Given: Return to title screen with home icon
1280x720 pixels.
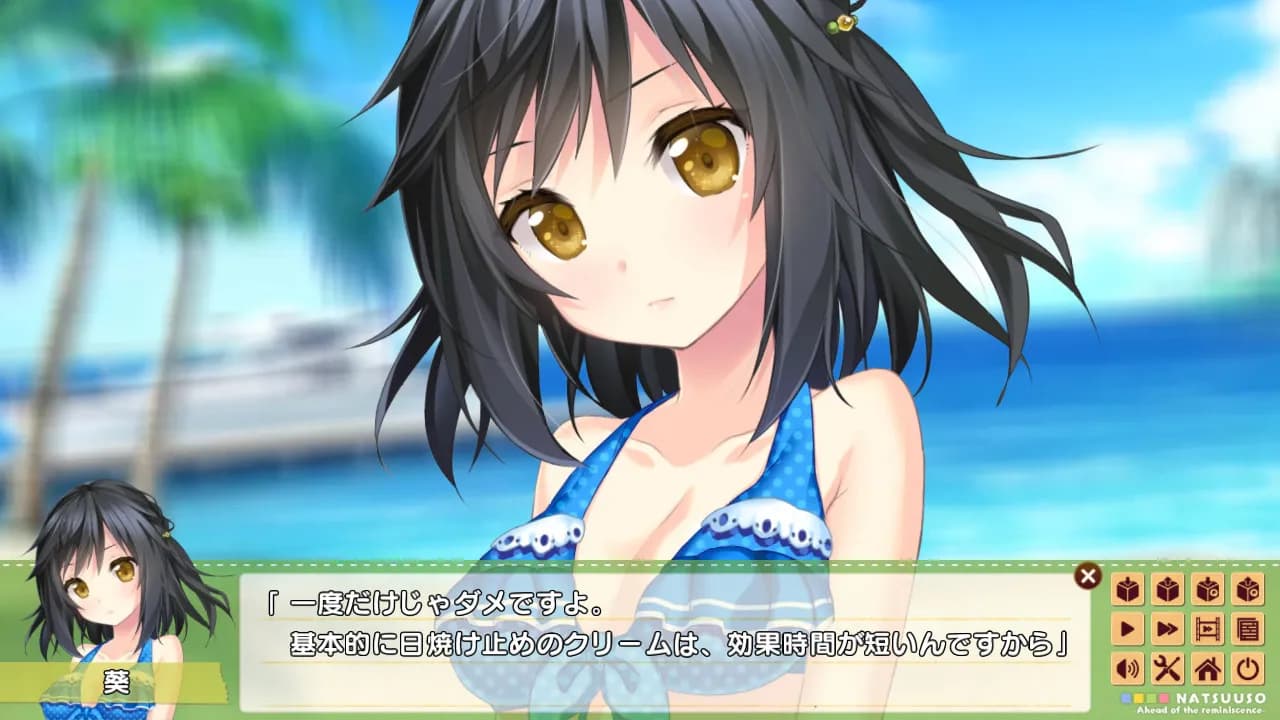Looking at the screenshot, I should [x=1206, y=668].
